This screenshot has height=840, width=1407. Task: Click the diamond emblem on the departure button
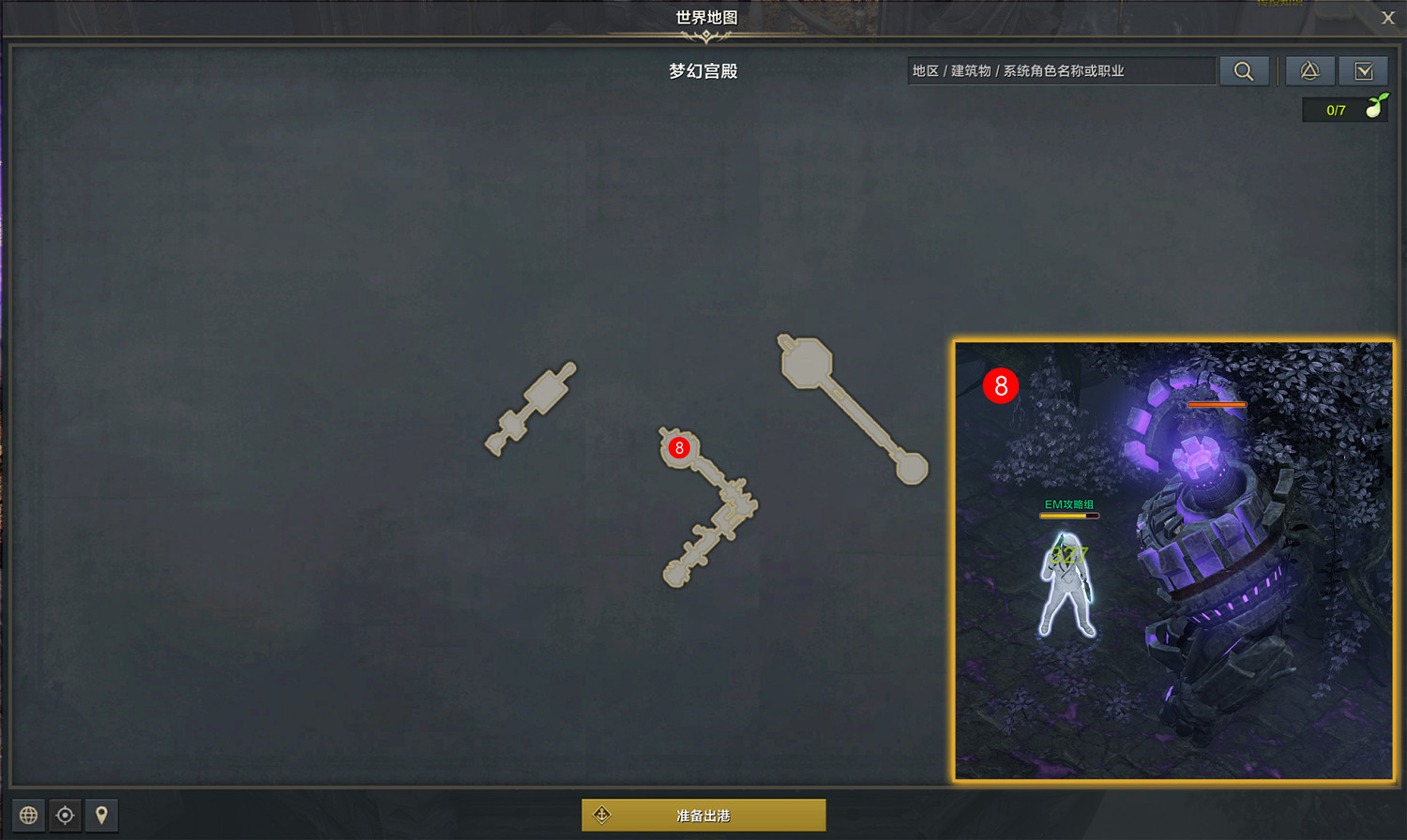pos(603,815)
